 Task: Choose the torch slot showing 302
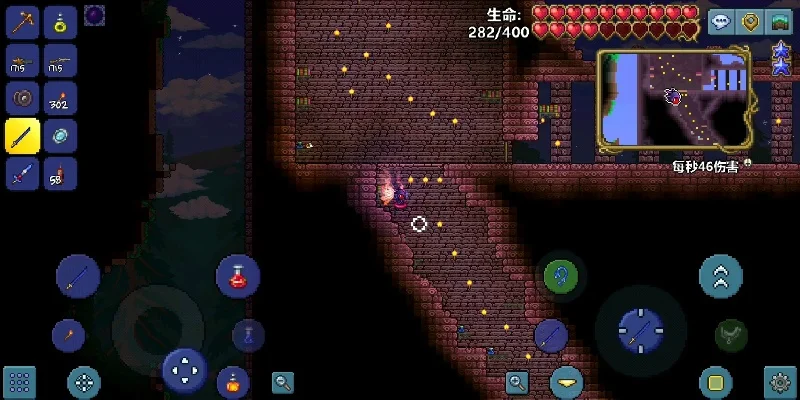[x=61, y=97]
